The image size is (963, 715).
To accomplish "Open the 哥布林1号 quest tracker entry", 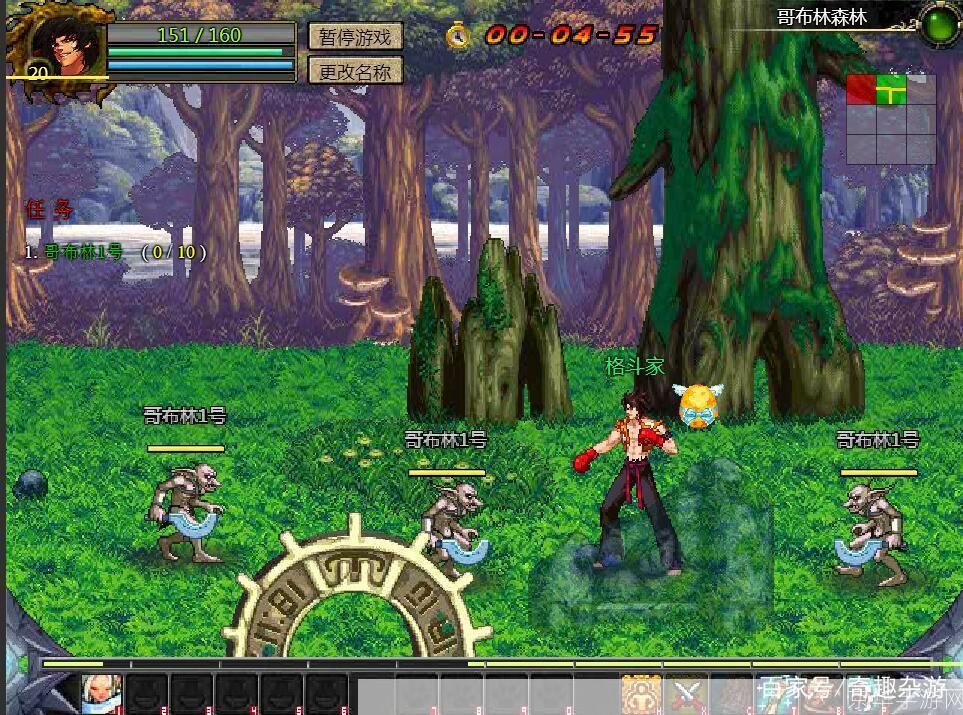I will (x=115, y=252).
